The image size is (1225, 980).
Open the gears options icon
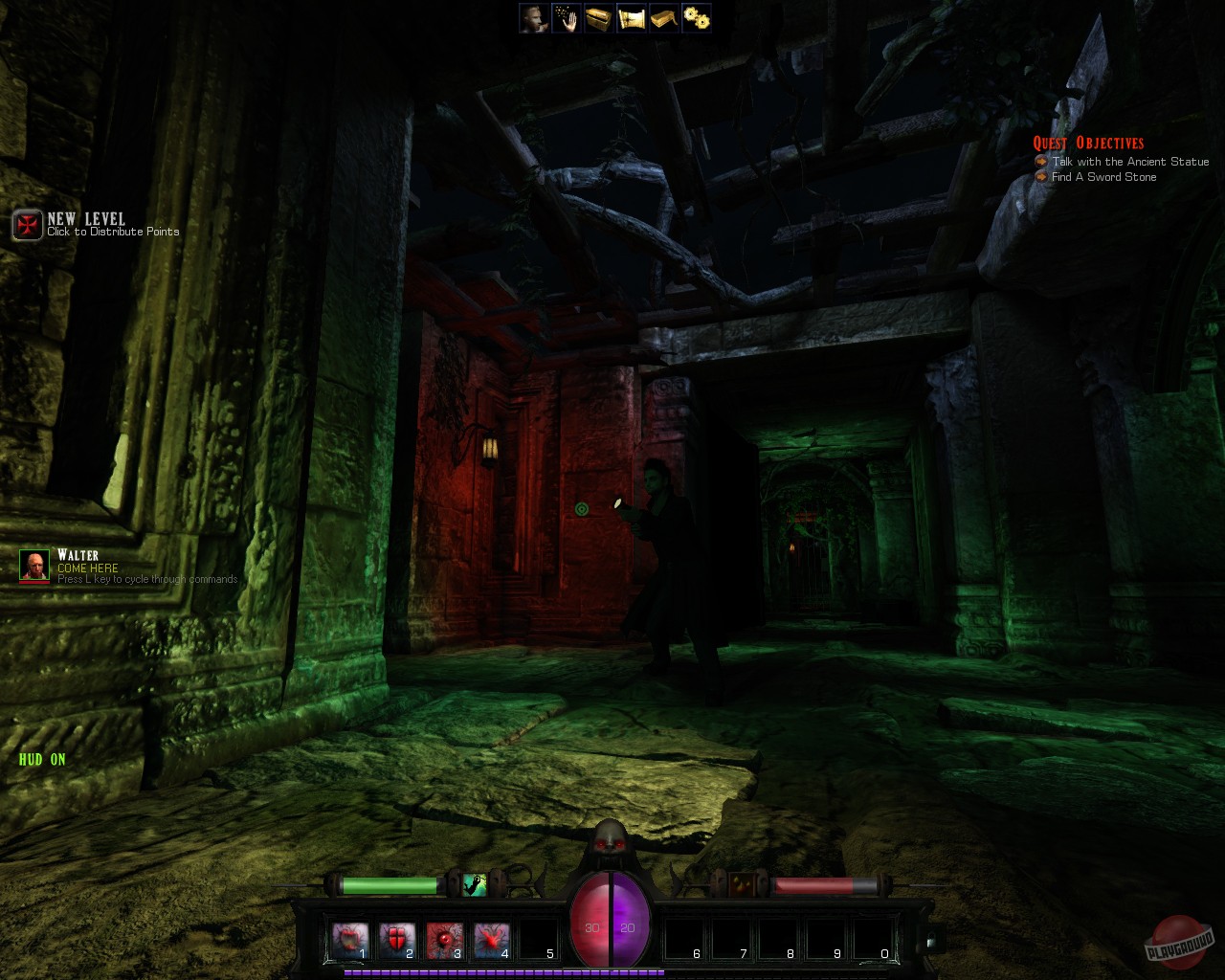click(696, 17)
